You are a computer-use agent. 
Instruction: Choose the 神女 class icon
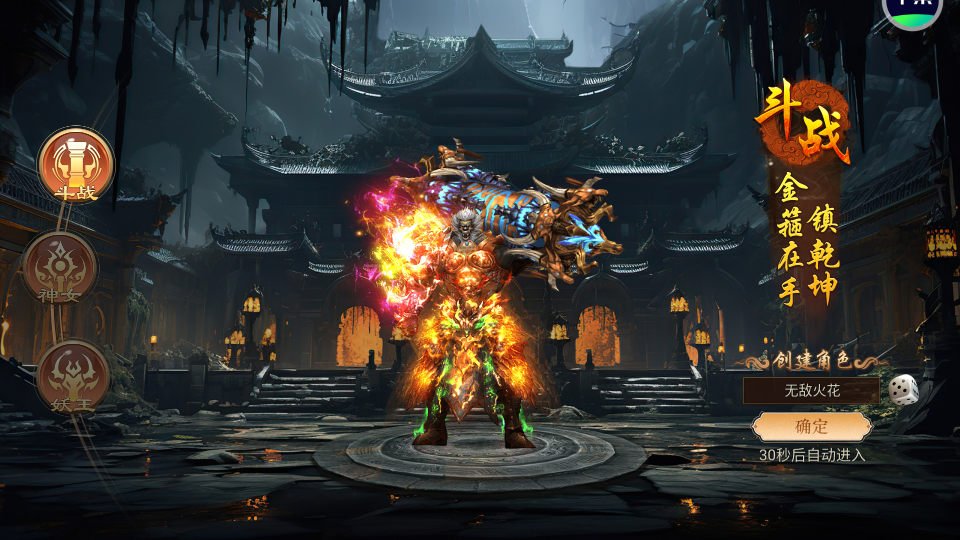click(61, 267)
